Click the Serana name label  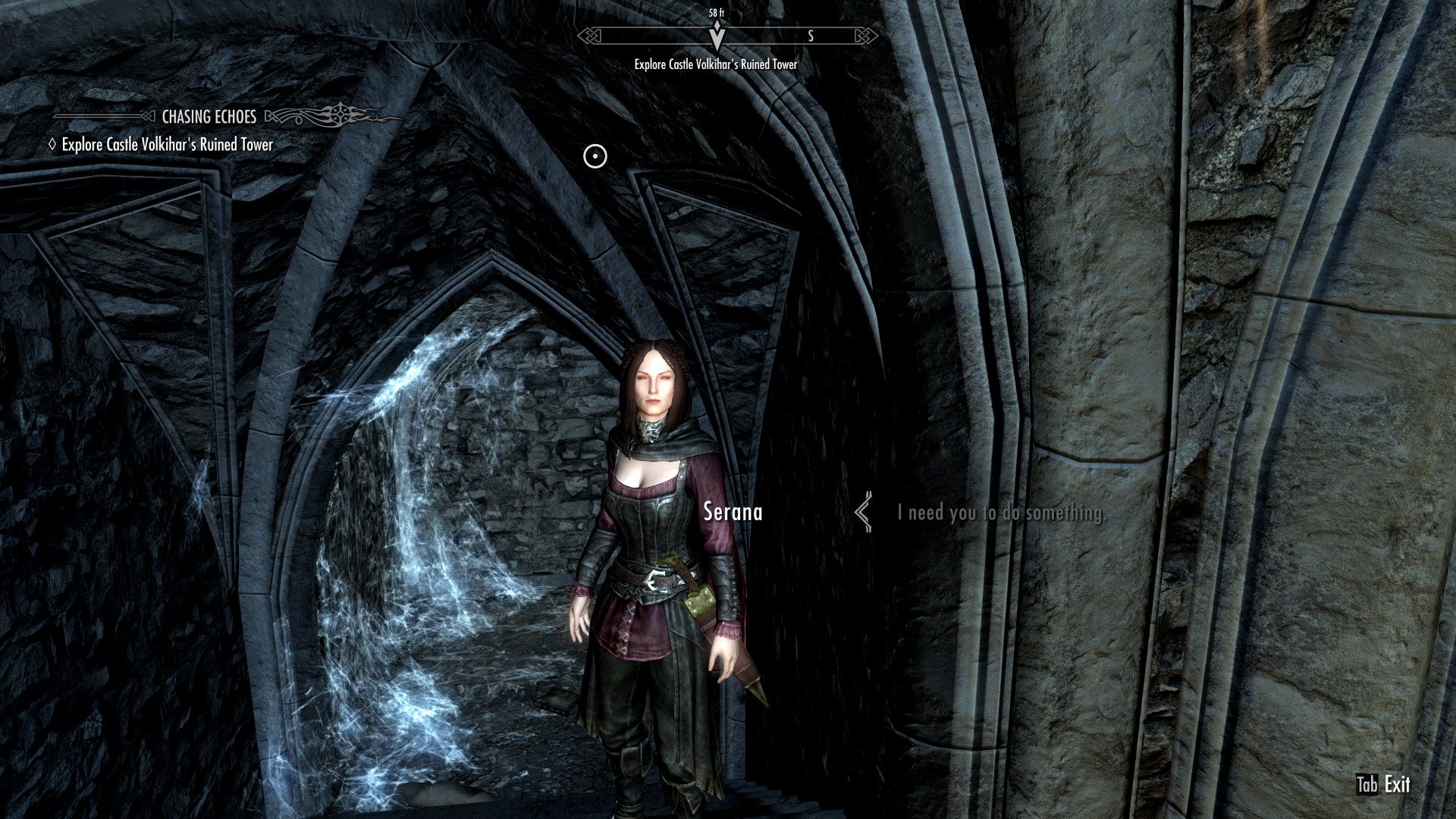(x=733, y=512)
